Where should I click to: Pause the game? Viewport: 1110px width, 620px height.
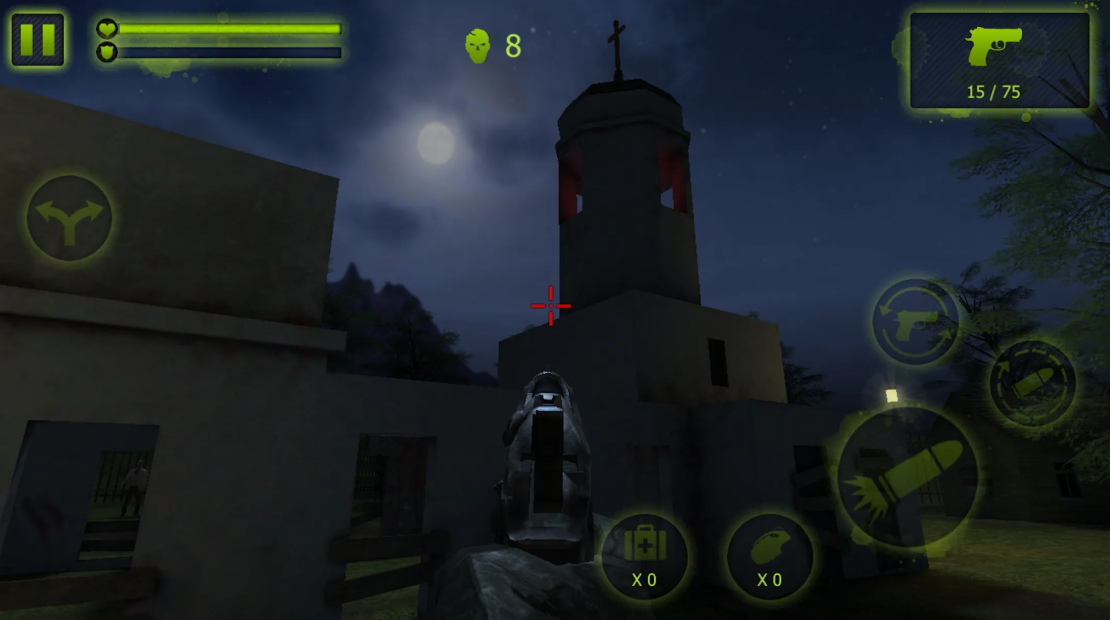coord(38,40)
